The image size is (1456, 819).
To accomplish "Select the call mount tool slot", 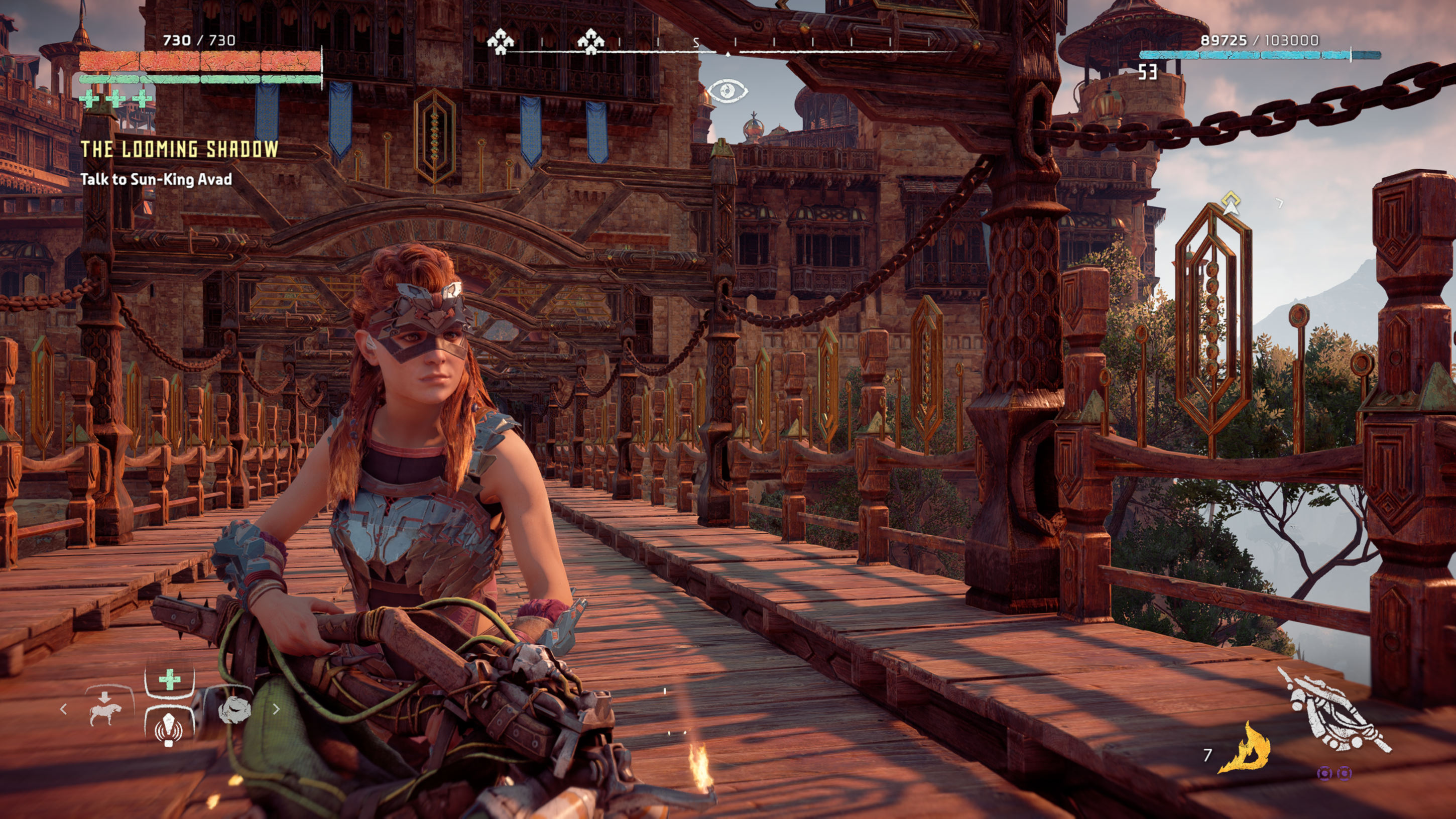I will 106,709.
